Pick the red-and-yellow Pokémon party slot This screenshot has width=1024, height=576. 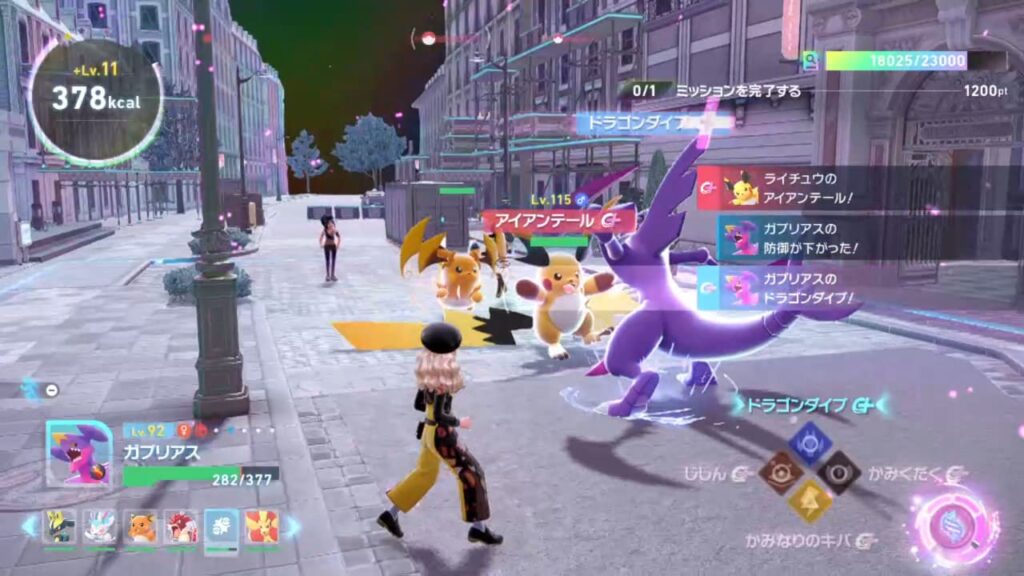pos(262,526)
